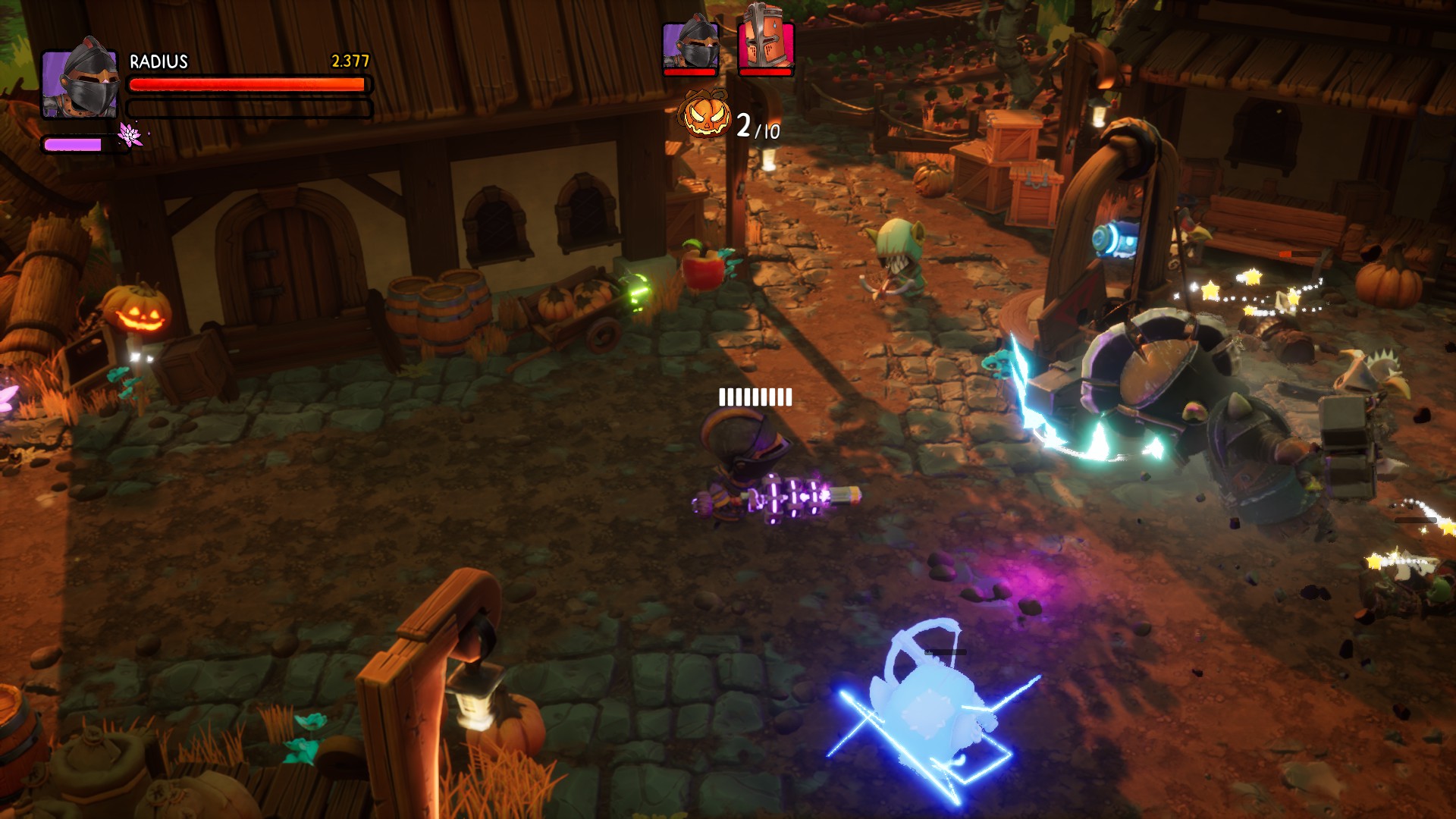
Task: Select the grey knight party portrait
Action: (689, 45)
